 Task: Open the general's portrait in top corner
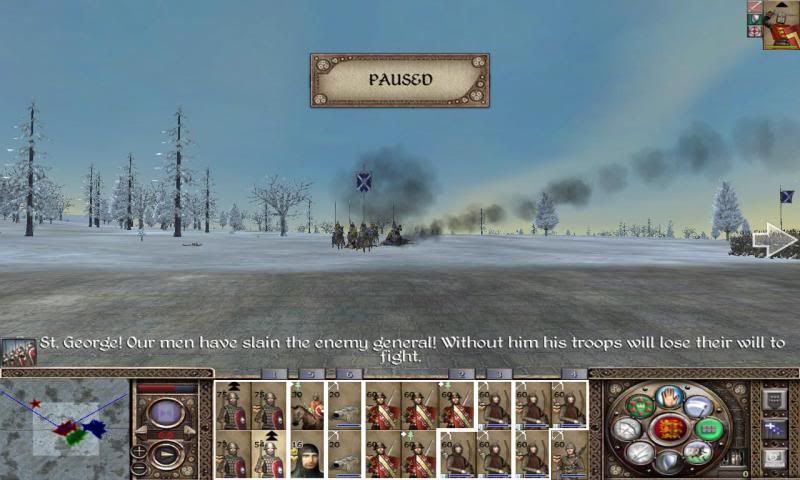point(780,24)
